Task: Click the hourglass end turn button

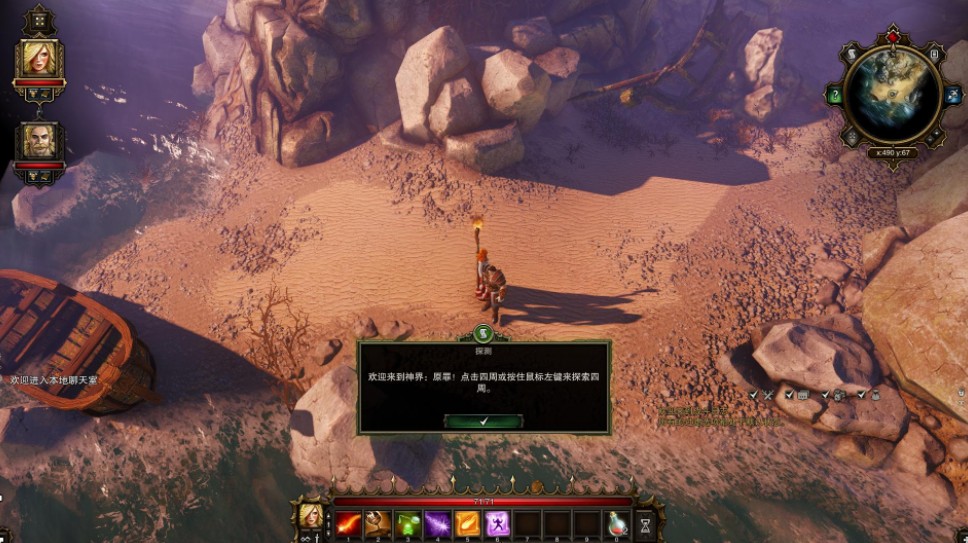Action: coord(646,523)
